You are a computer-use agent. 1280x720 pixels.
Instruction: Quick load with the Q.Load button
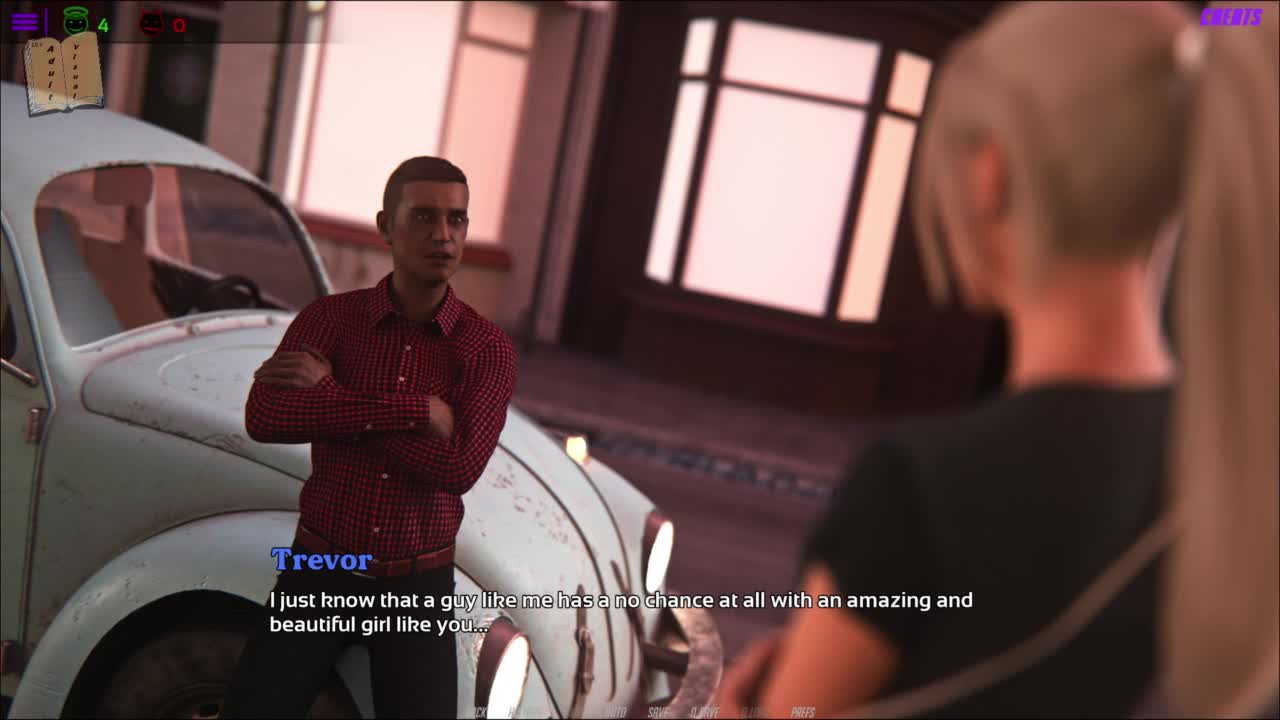(755, 712)
